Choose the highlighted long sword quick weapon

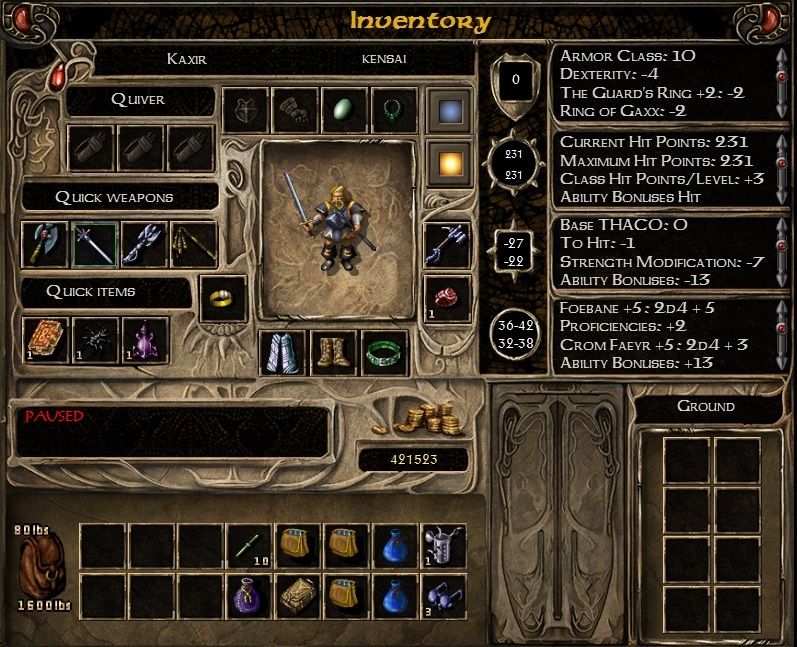(x=94, y=245)
